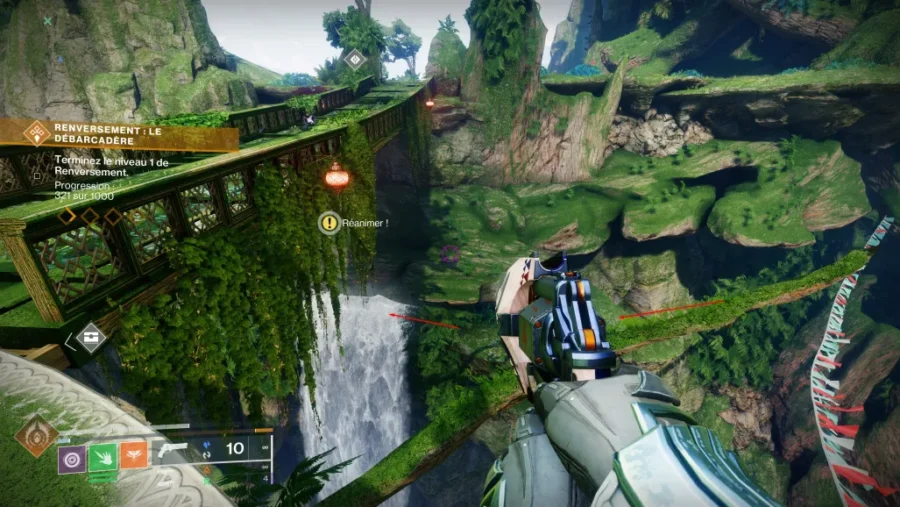Select the yellow Réanimer revive marker

pyautogui.click(x=328, y=223)
